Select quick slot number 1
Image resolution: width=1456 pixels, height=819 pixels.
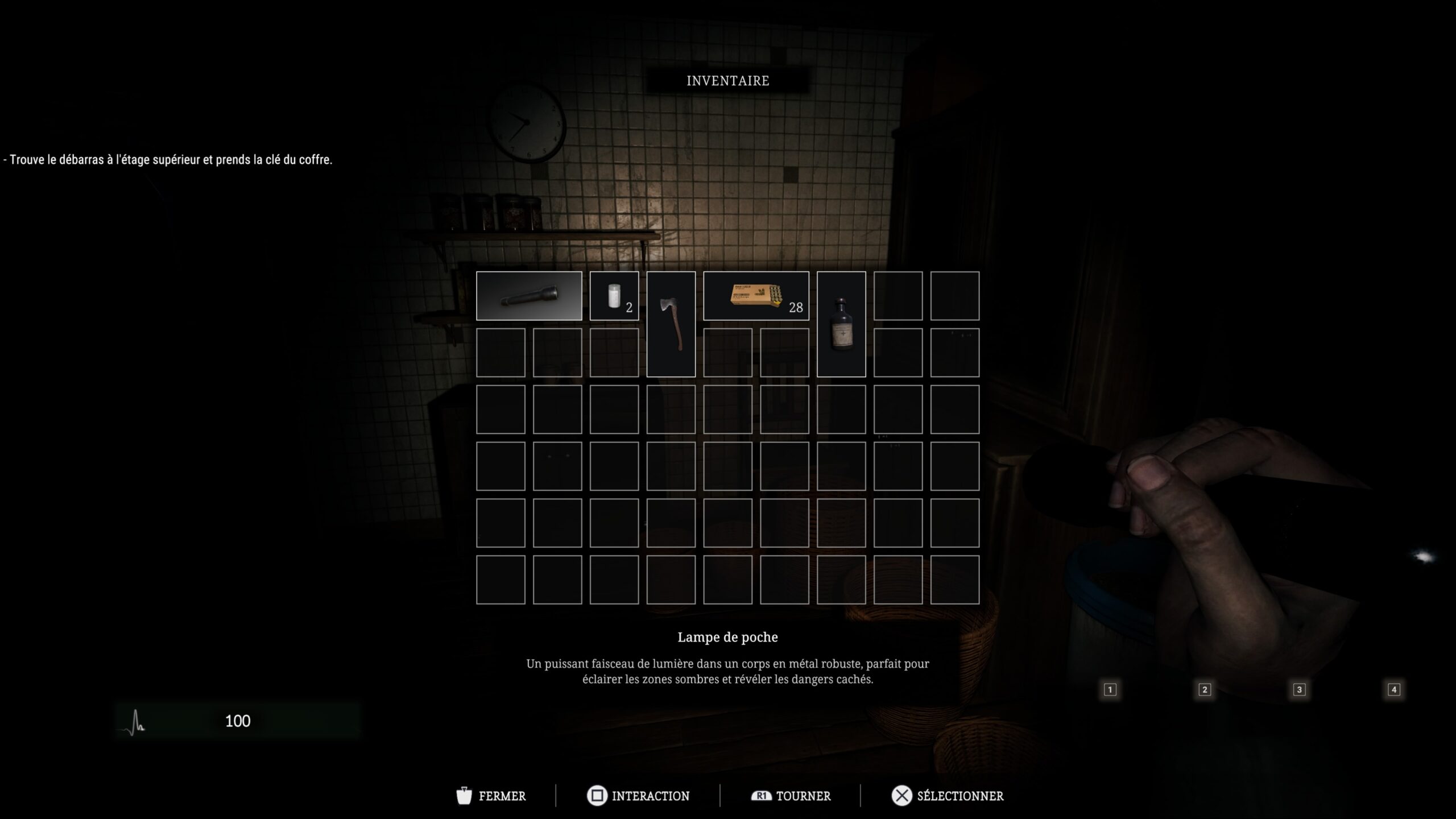point(1110,690)
